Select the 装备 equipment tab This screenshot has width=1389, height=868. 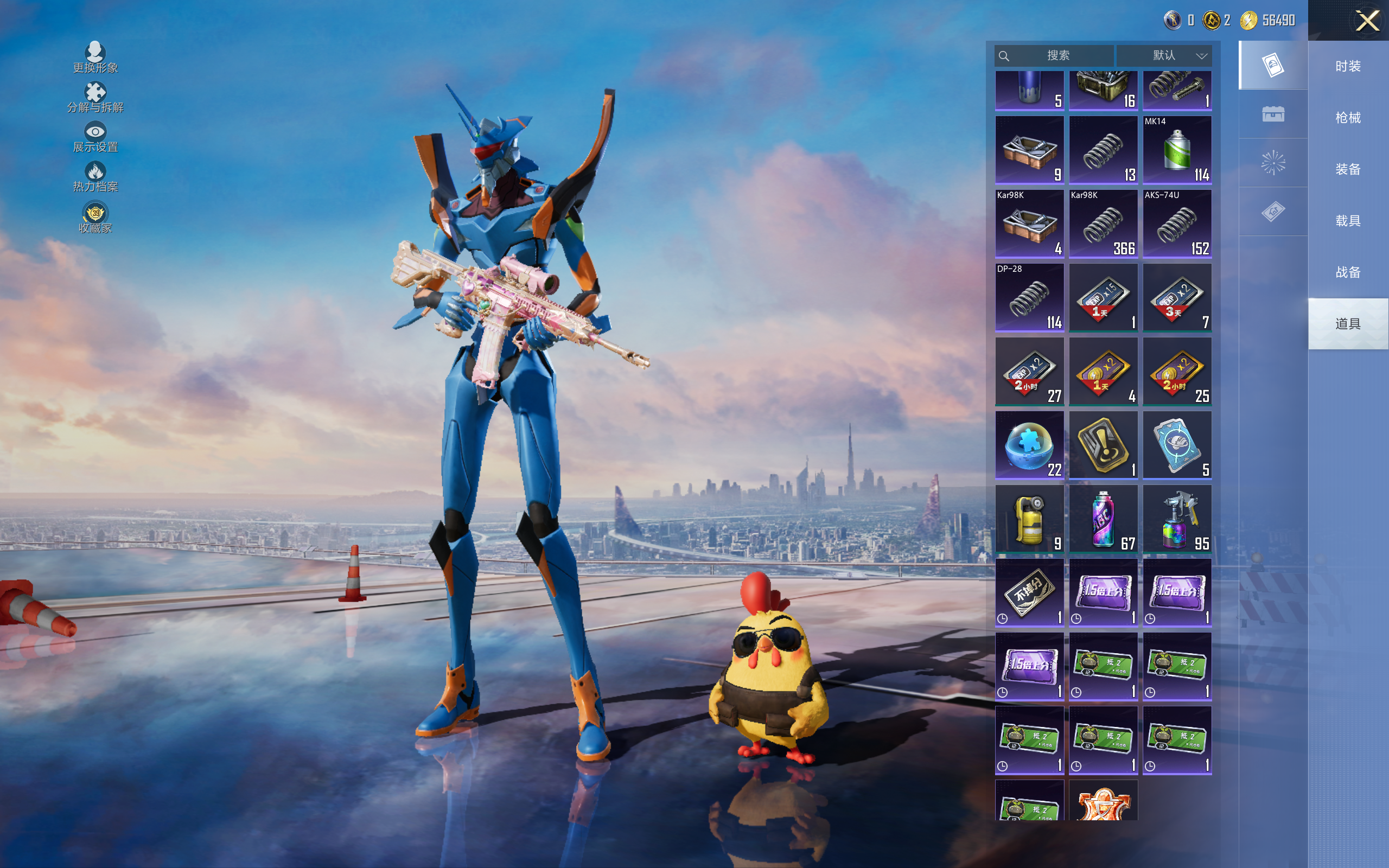[x=1348, y=169]
